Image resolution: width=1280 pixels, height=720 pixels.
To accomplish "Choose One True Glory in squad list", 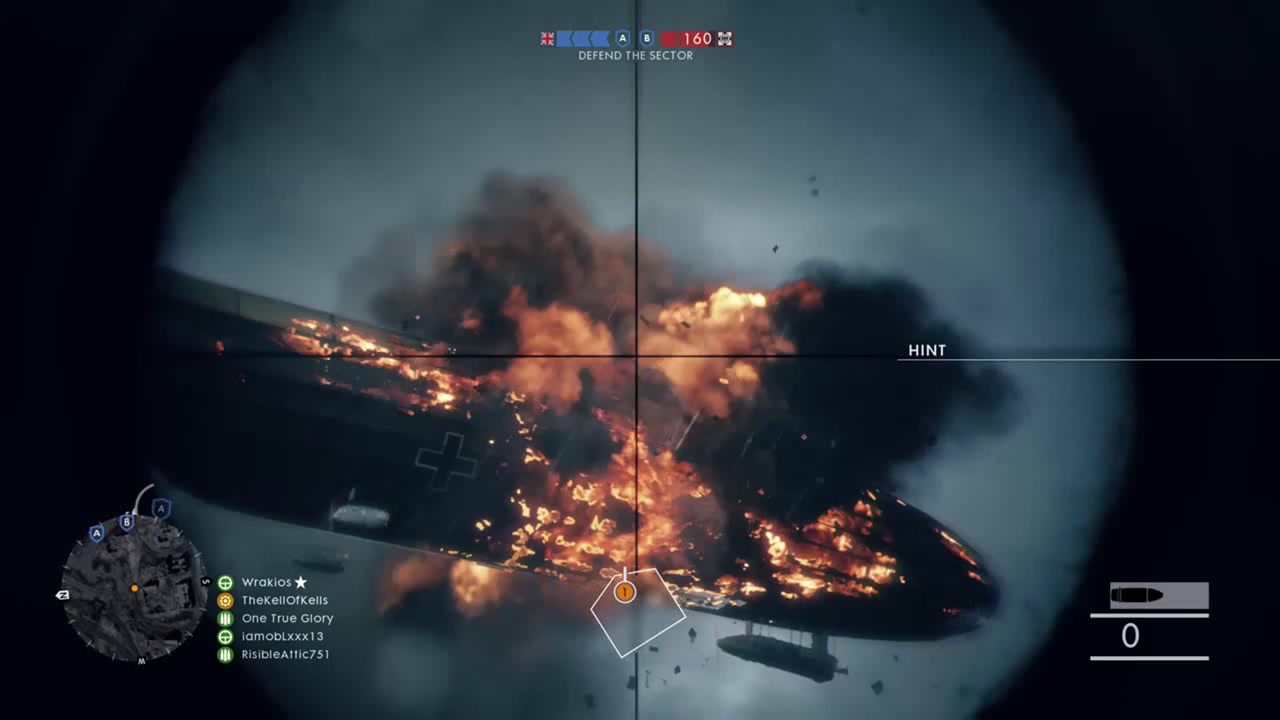I will pyautogui.click(x=287, y=618).
